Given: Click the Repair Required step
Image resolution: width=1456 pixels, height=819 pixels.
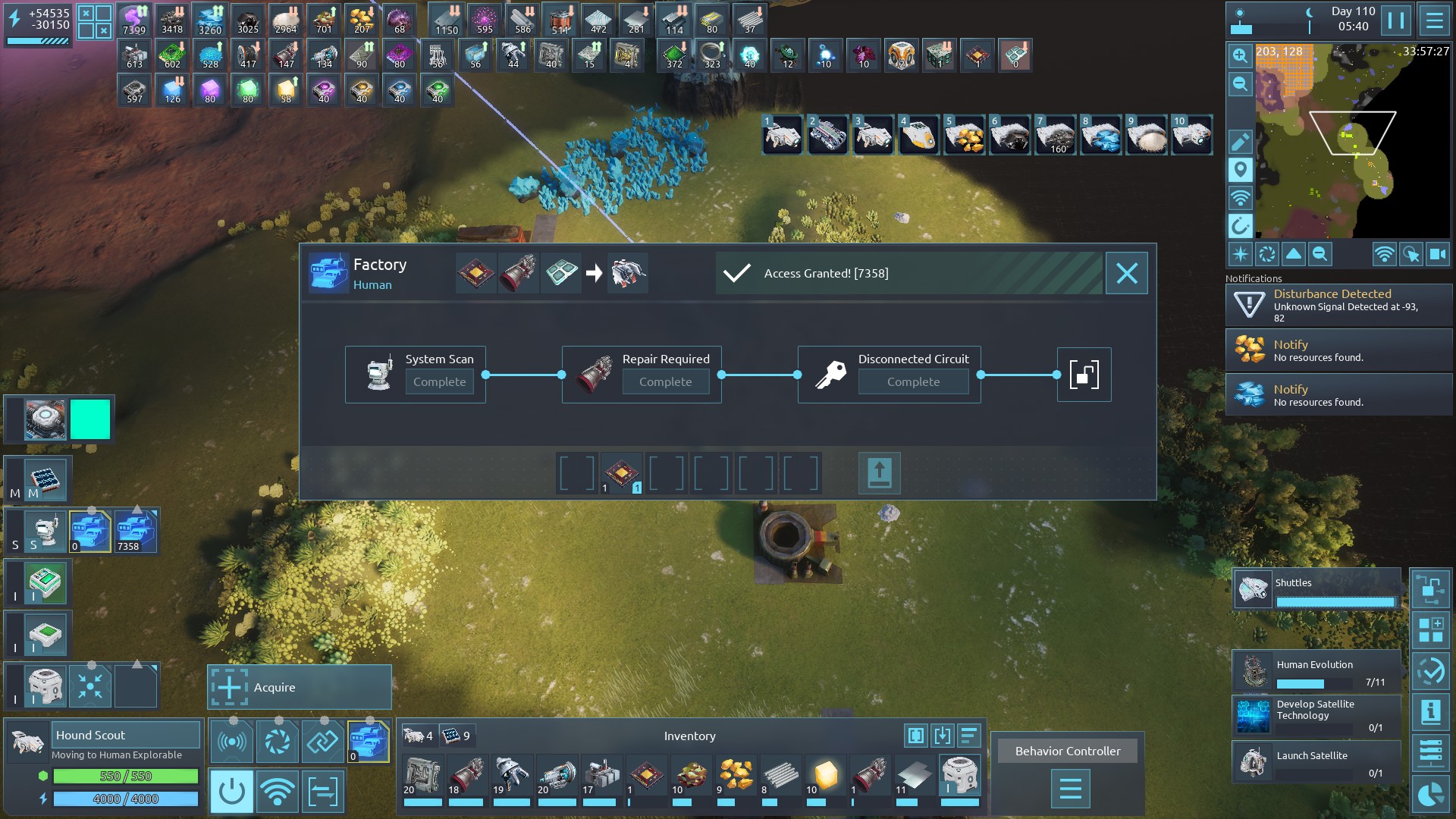Looking at the screenshot, I should click(642, 374).
